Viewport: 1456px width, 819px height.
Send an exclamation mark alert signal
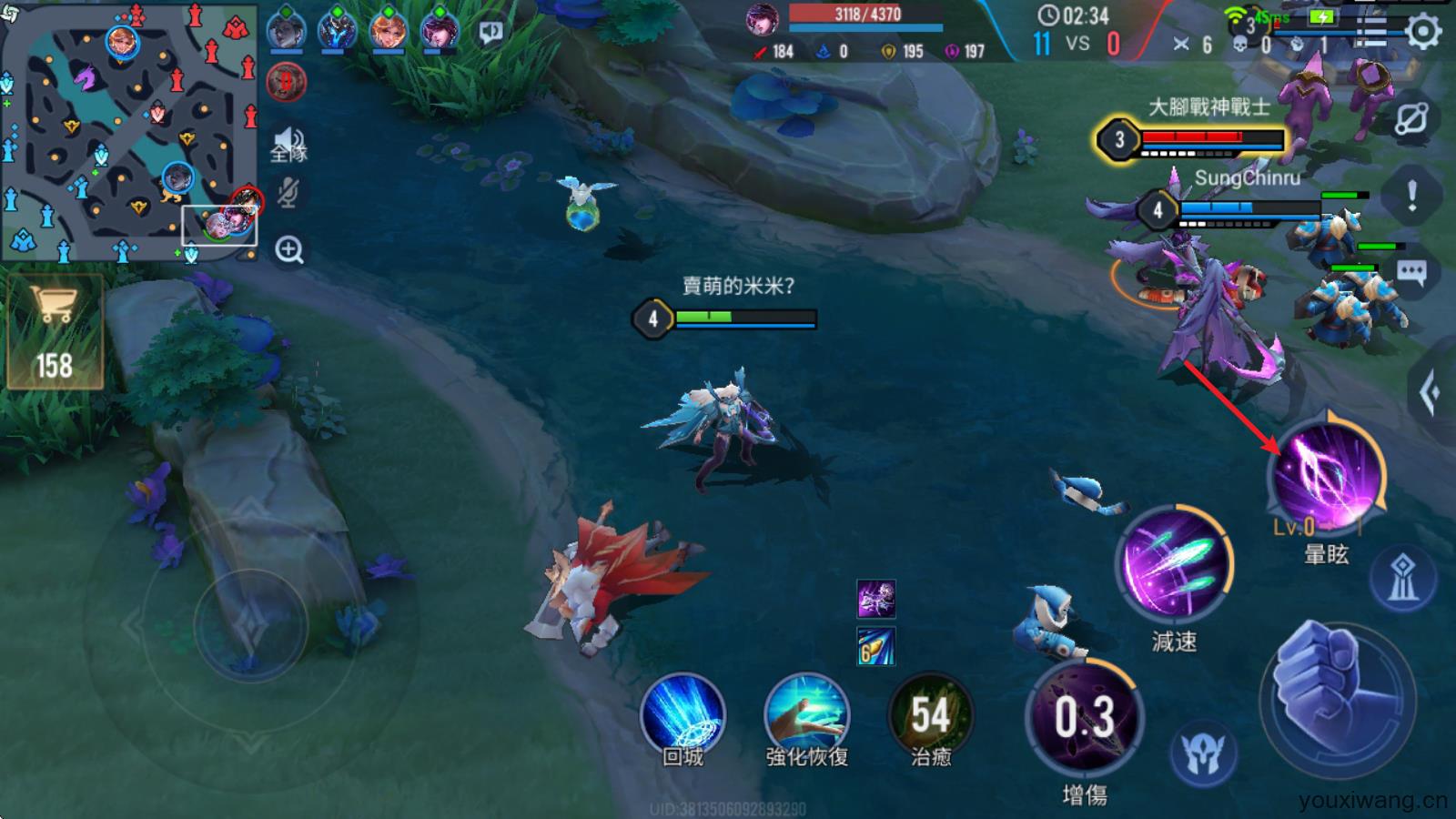click(x=1411, y=195)
